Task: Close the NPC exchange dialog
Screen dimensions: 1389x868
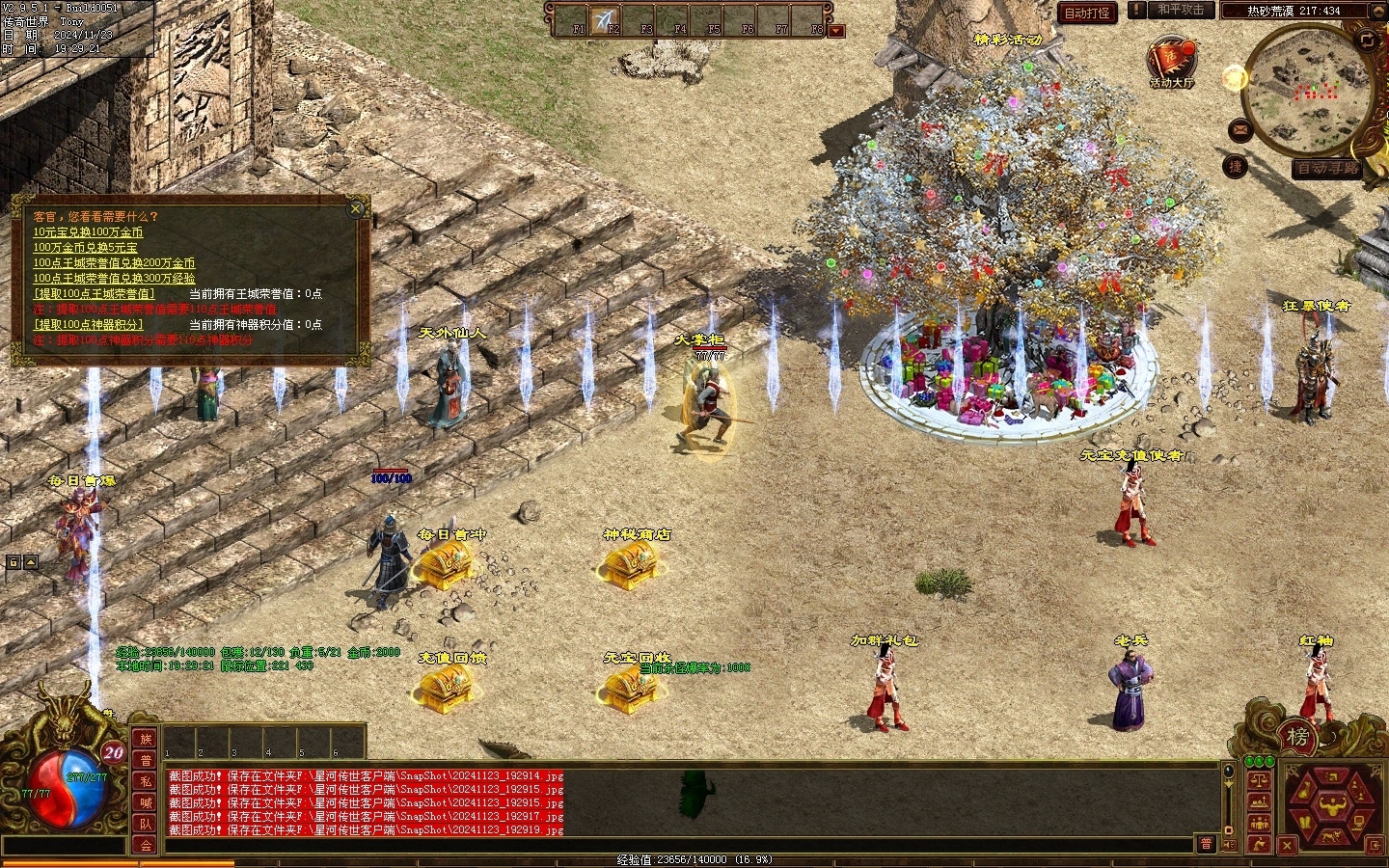Action: pos(356,207)
